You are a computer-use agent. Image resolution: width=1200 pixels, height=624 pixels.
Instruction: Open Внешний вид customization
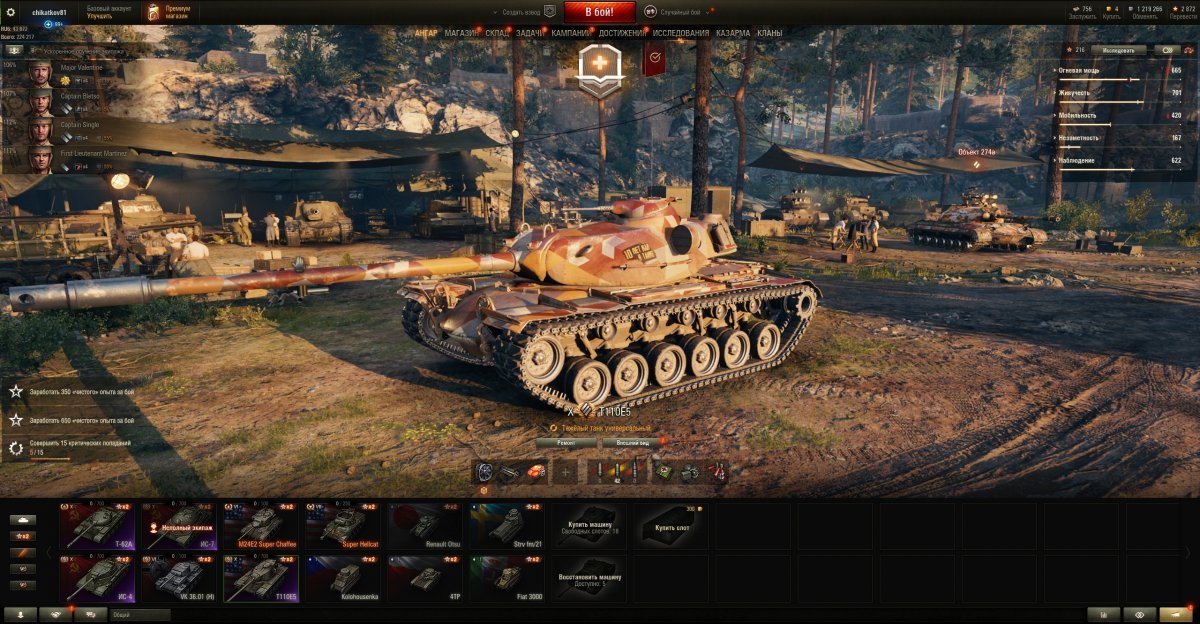click(x=632, y=441)
